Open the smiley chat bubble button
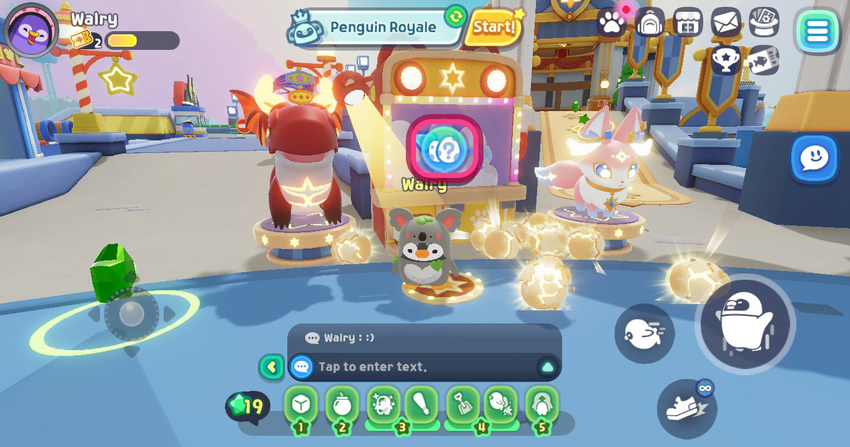The width and height of the screenshot is (850, 447). (x=814, y=159)
